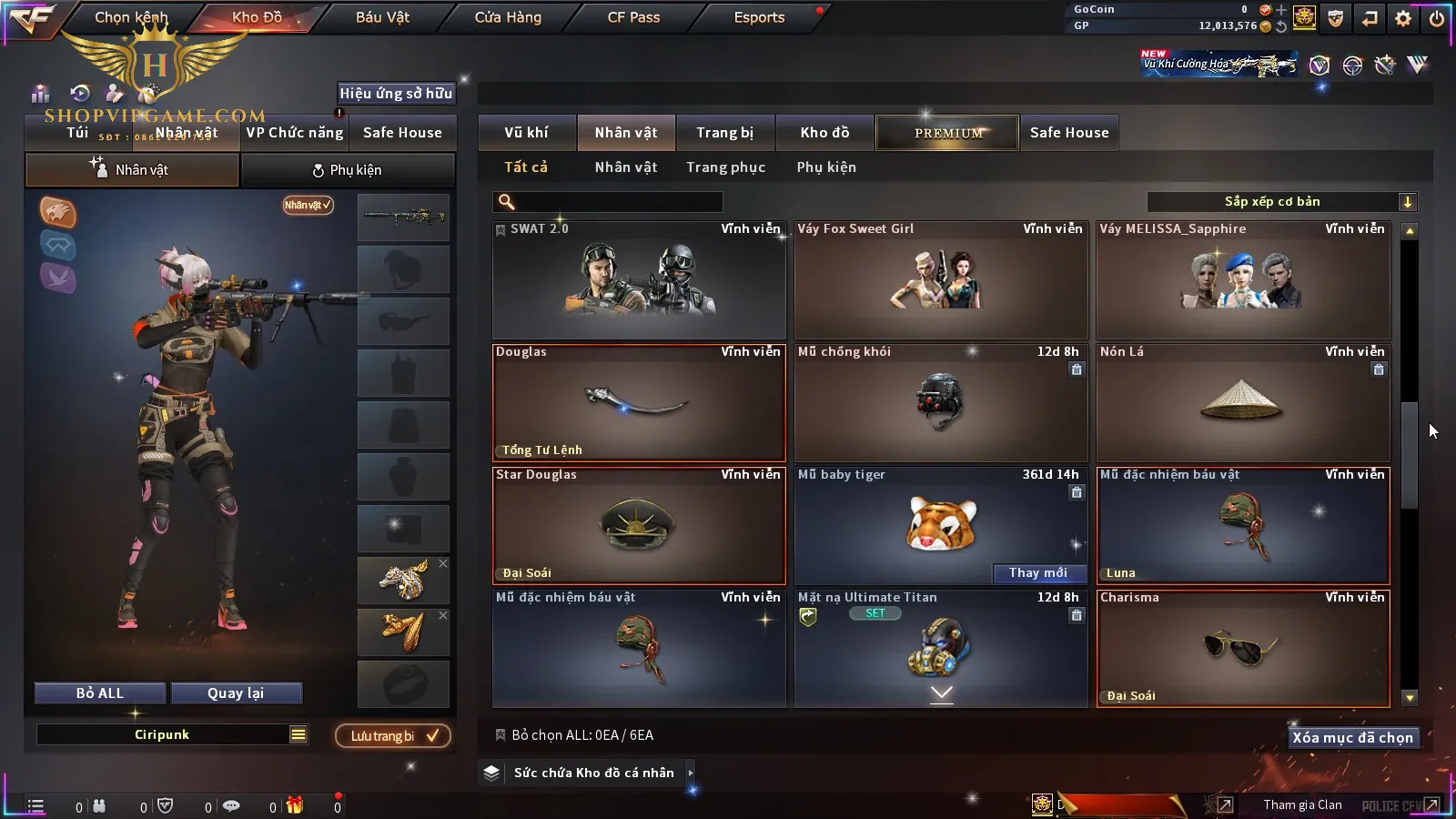The width and height of the screenshot is (1456, 819).
Task: Select the Mũ baby tiger item
Action: point(941,519)
